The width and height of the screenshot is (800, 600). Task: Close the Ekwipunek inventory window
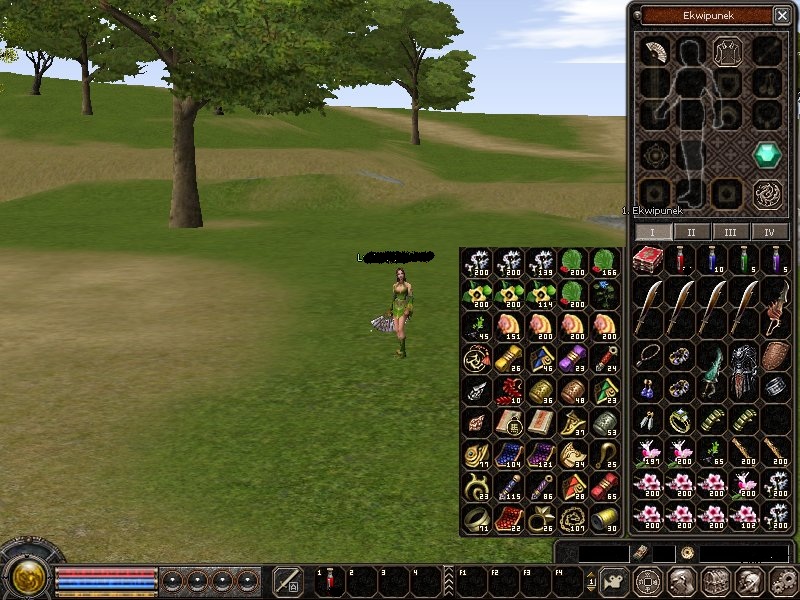(781, 15)
